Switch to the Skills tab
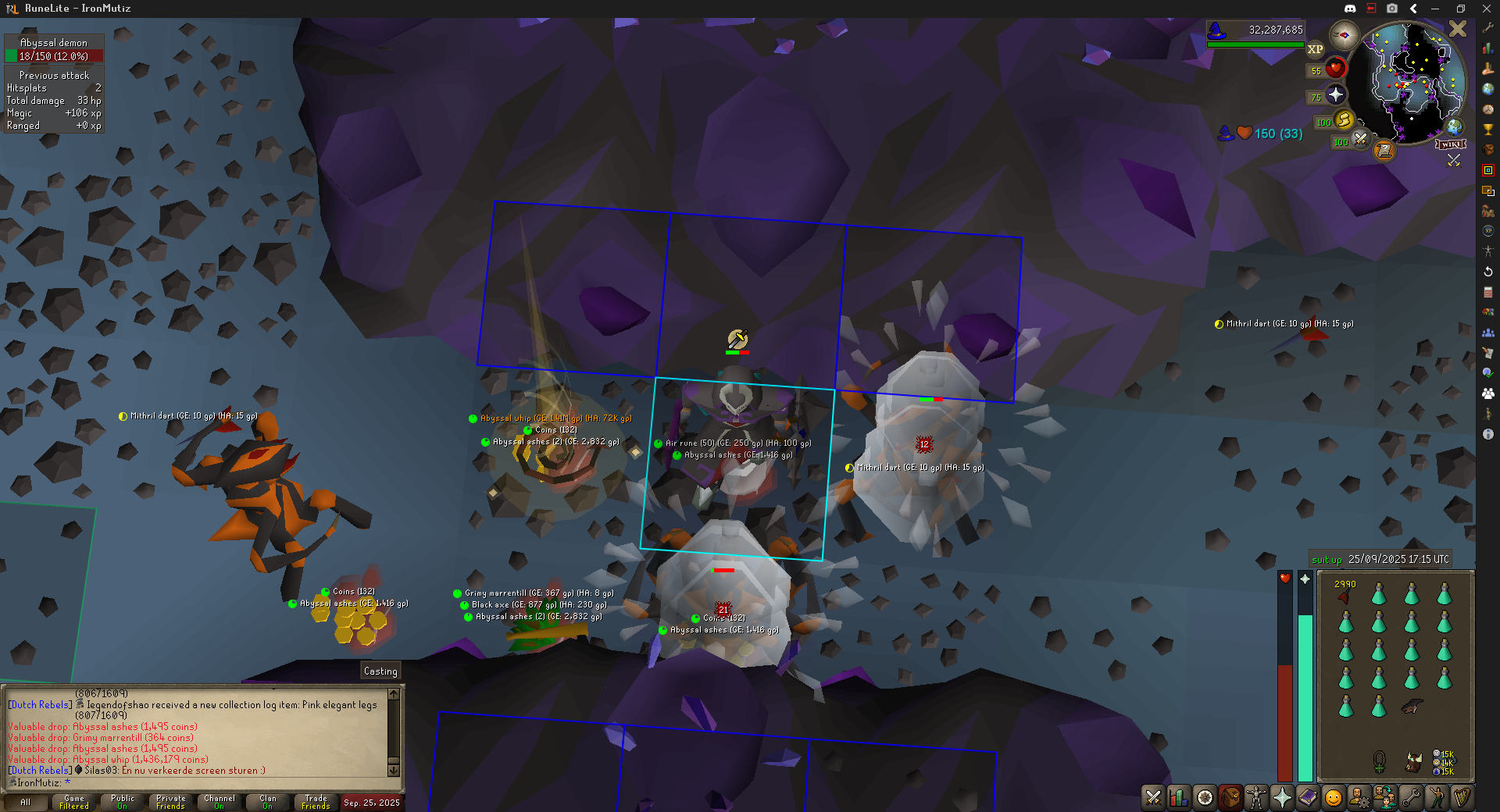The image size is (1500, 812). (x=1178, y=797)
